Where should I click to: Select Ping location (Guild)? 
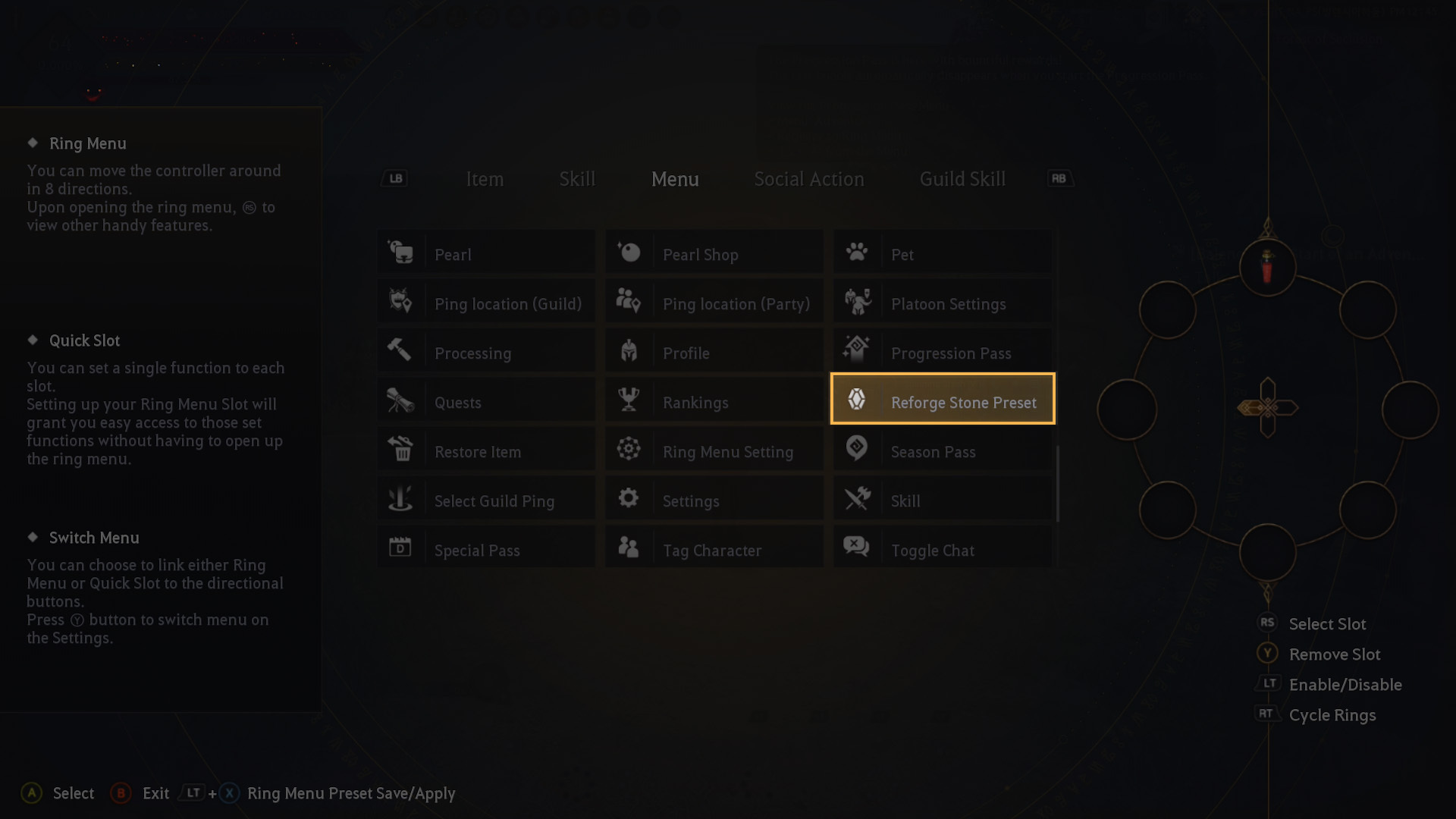[485, 303]
